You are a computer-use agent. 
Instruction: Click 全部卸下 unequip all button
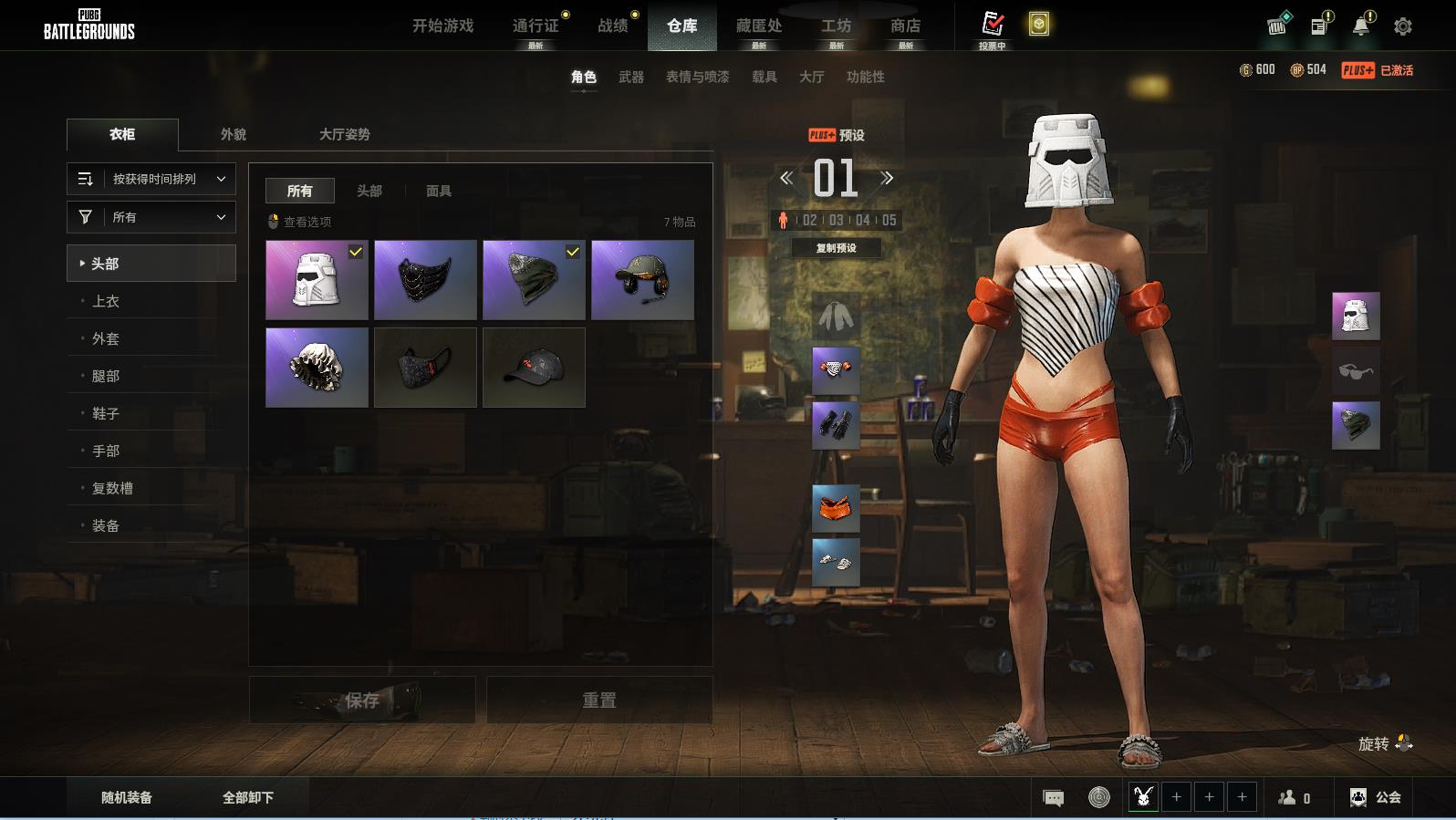[248, 797]
